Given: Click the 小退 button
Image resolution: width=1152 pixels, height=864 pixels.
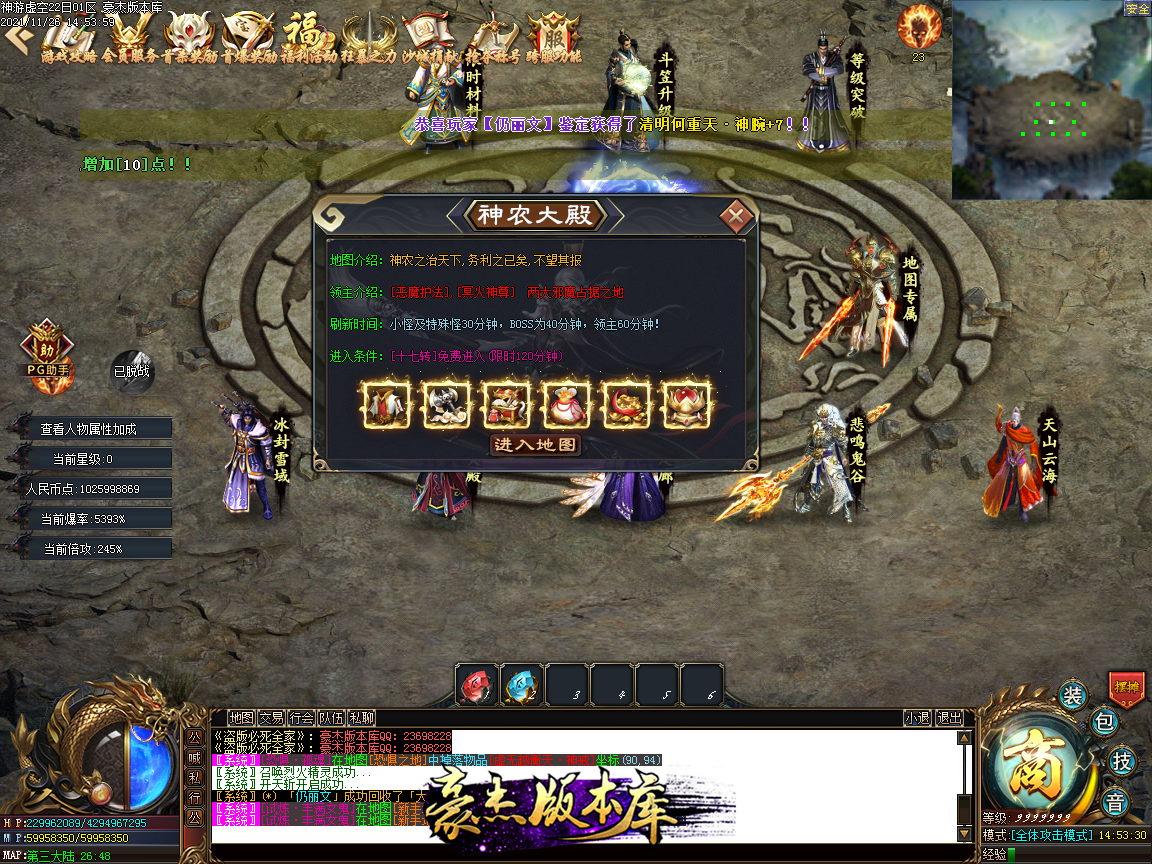Looking at the screenshot, I should point(917,717).
